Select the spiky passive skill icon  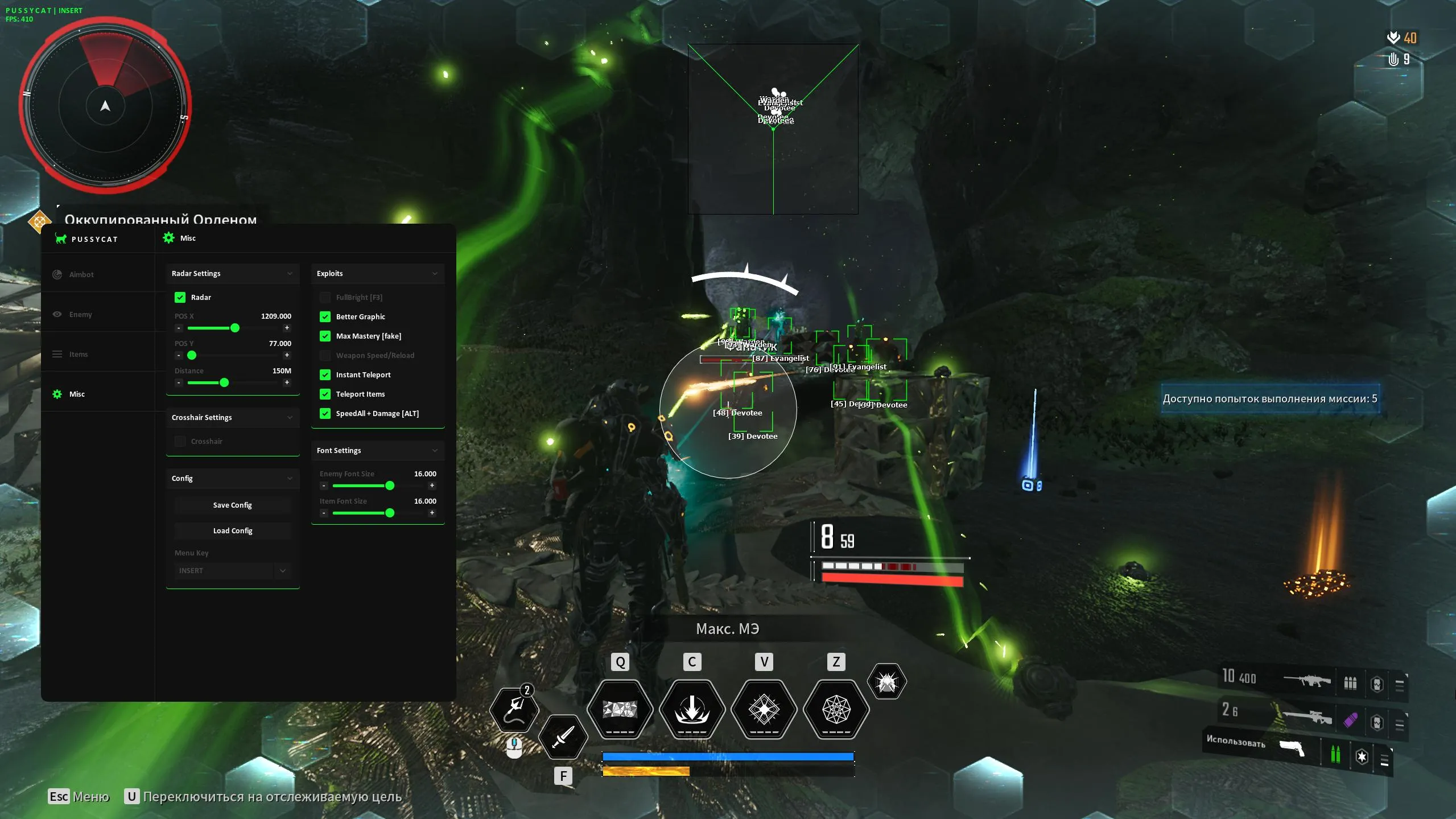coord(886,681)
